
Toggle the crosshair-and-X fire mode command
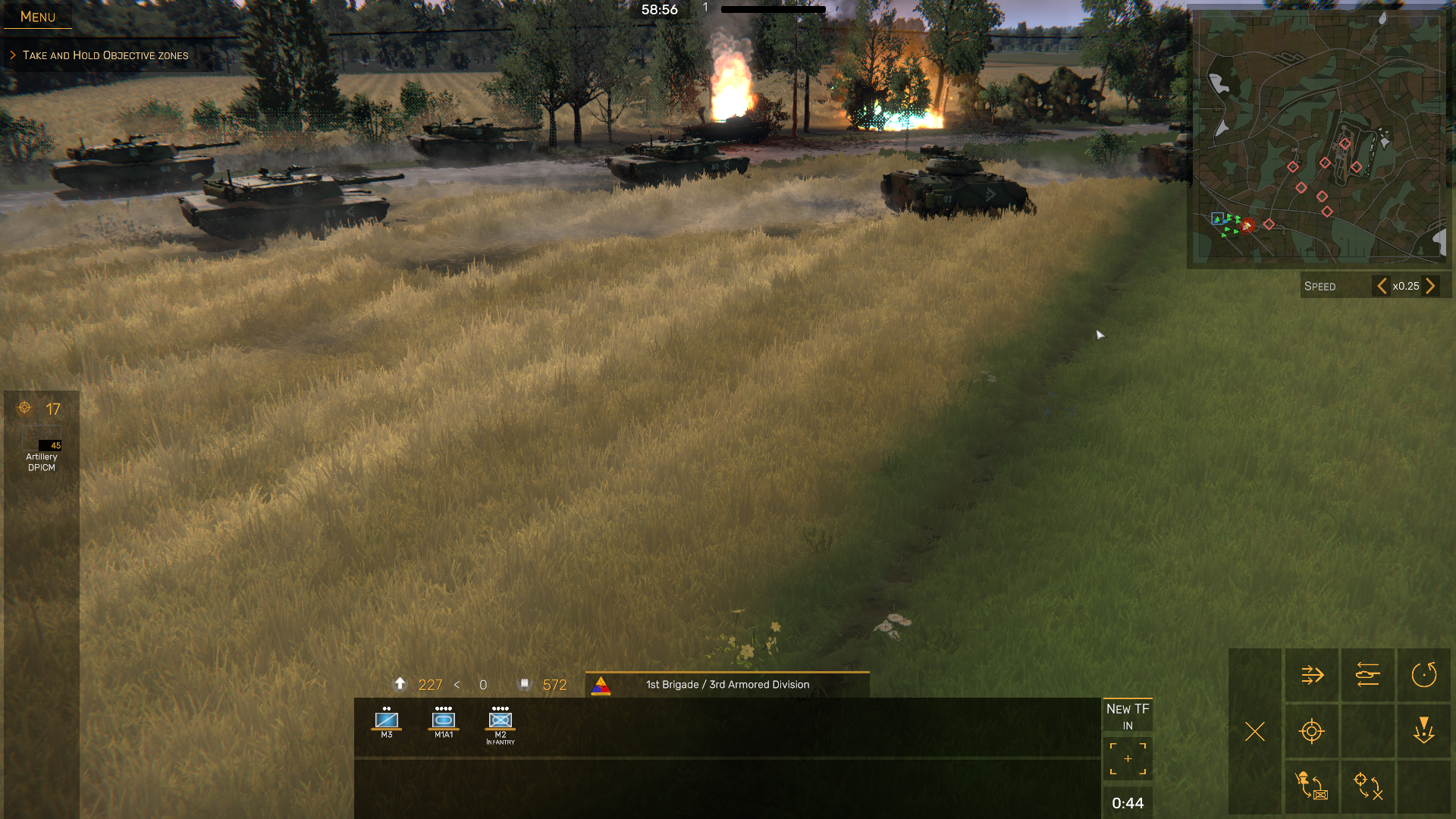1368,786
